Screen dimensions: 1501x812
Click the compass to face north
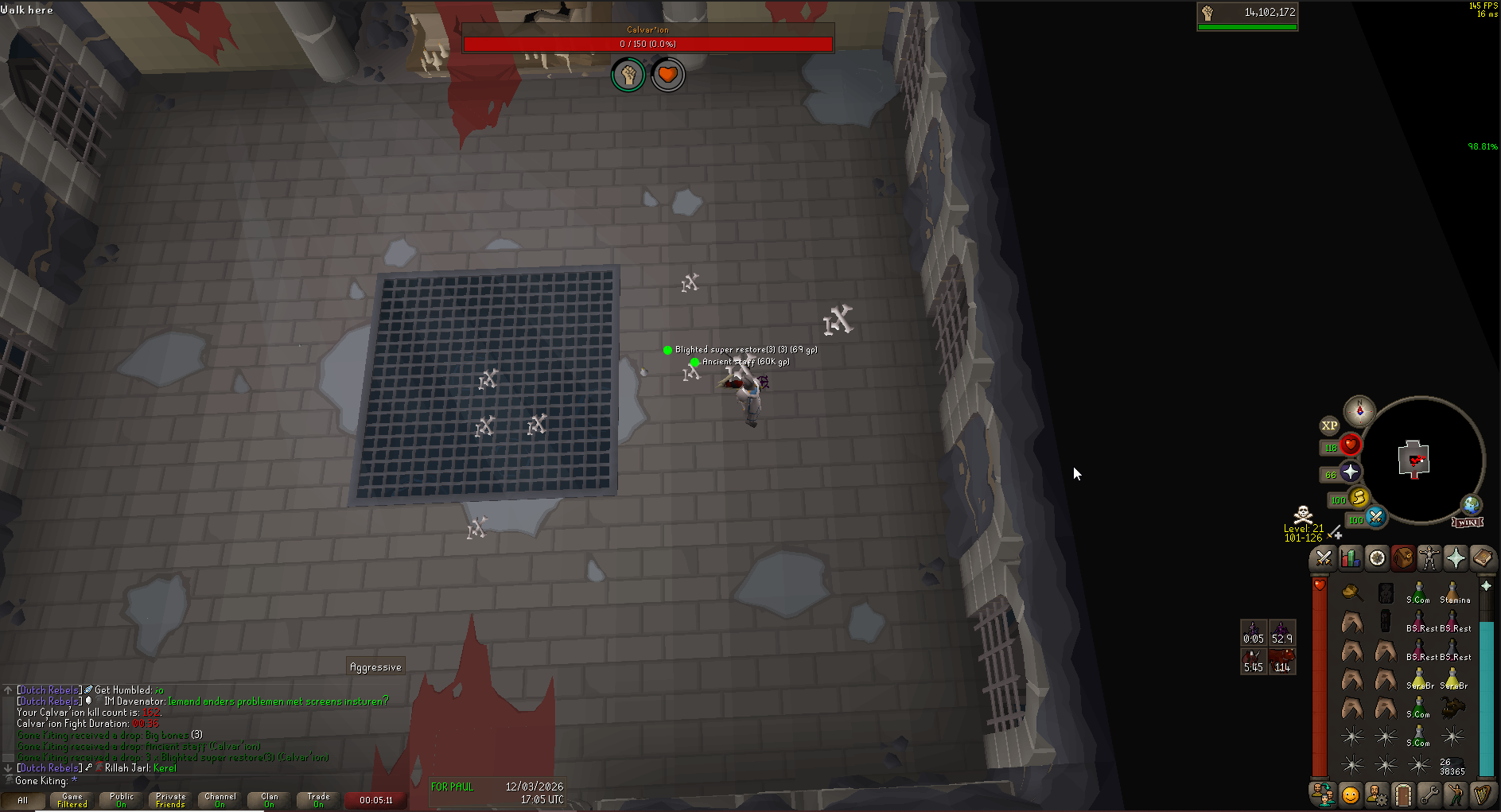1359,410
